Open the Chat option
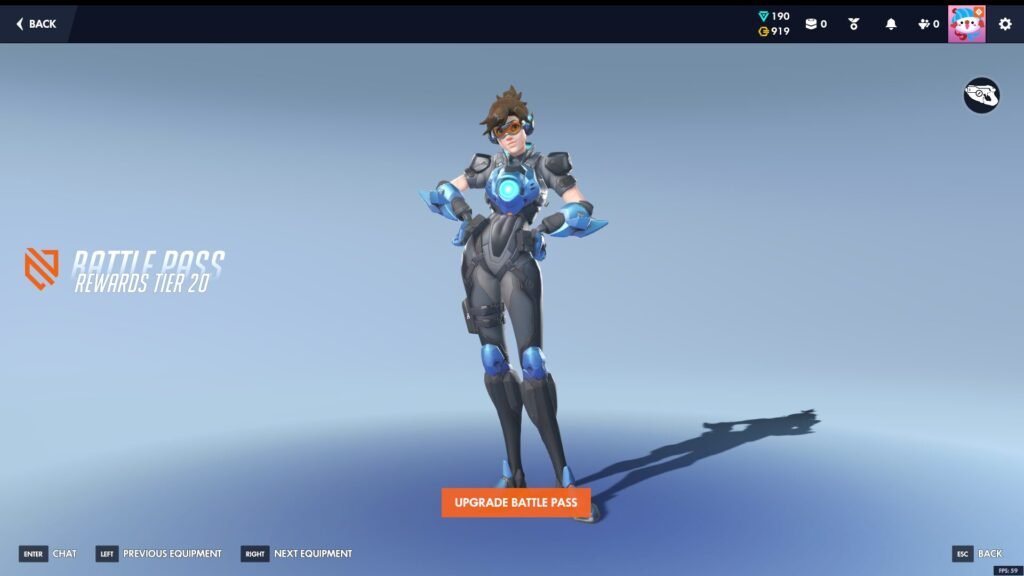Image resolution: width=1024 pixels, height=576 pixels. [48, 554]
